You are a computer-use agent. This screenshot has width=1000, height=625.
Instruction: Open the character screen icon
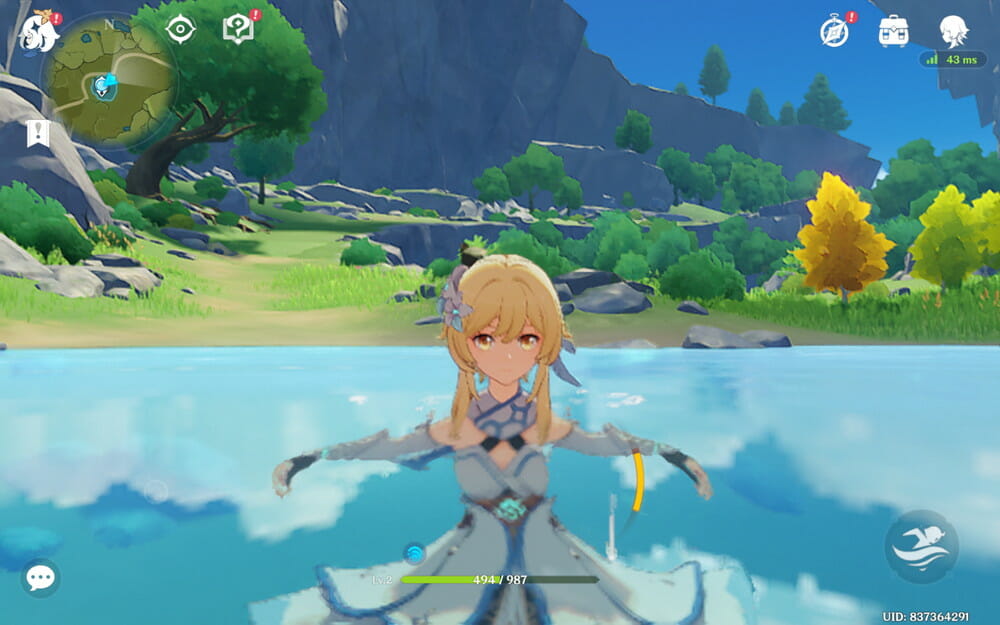tap(953, 31)
